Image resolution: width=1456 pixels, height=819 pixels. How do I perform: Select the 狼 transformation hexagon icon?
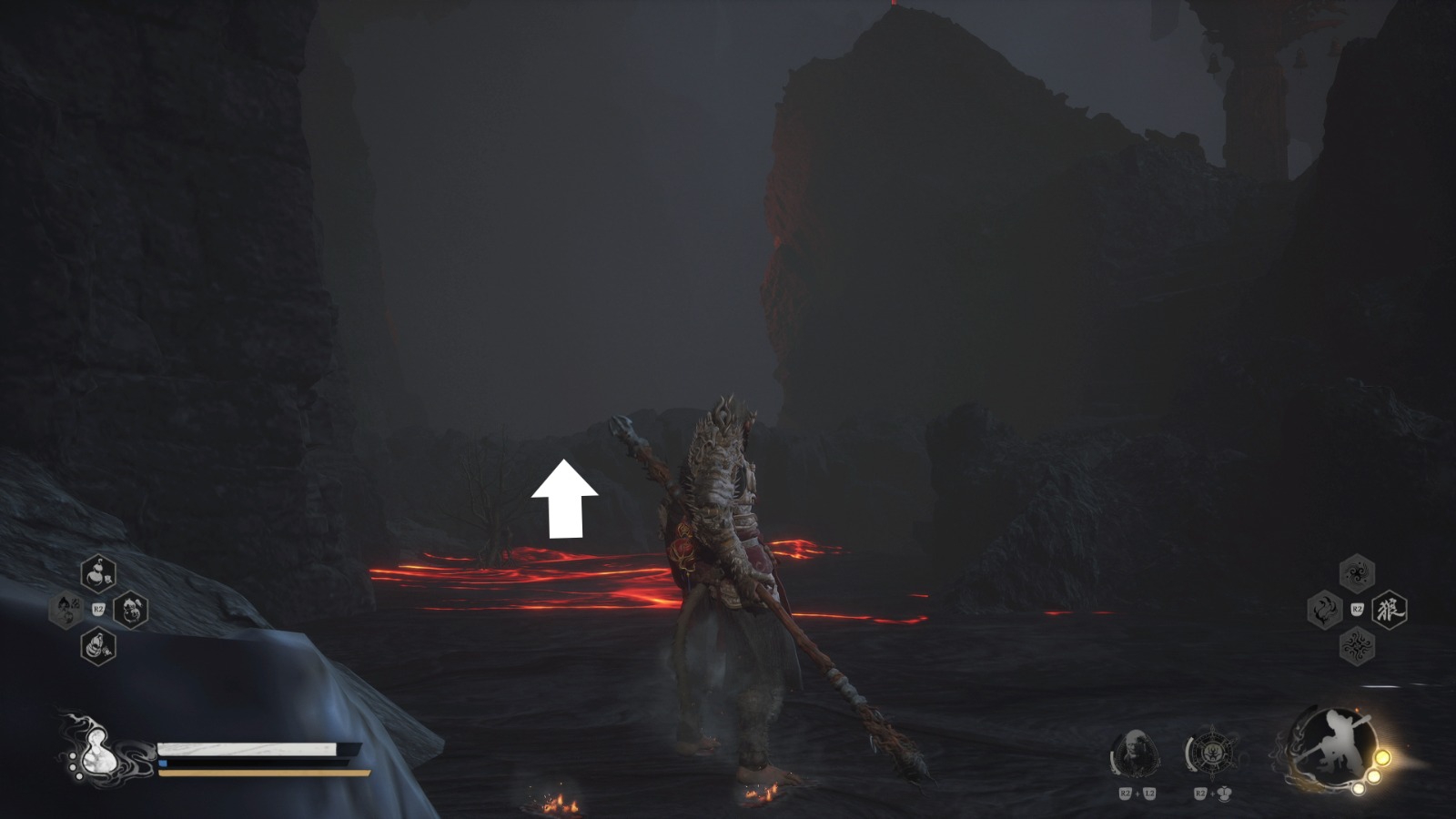tap(1390, 610)
